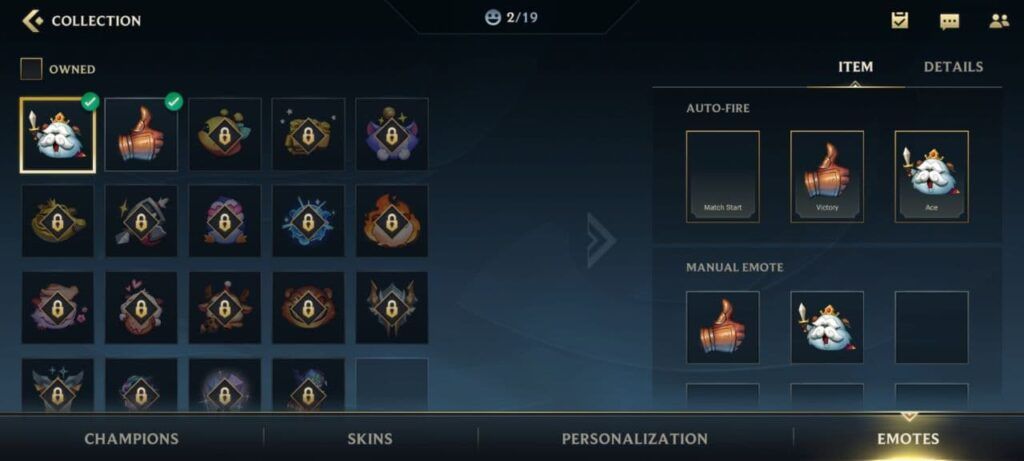Open the missions clipboard icon
Viewport: 1024px width, 461px height.
tap(900, 21)
